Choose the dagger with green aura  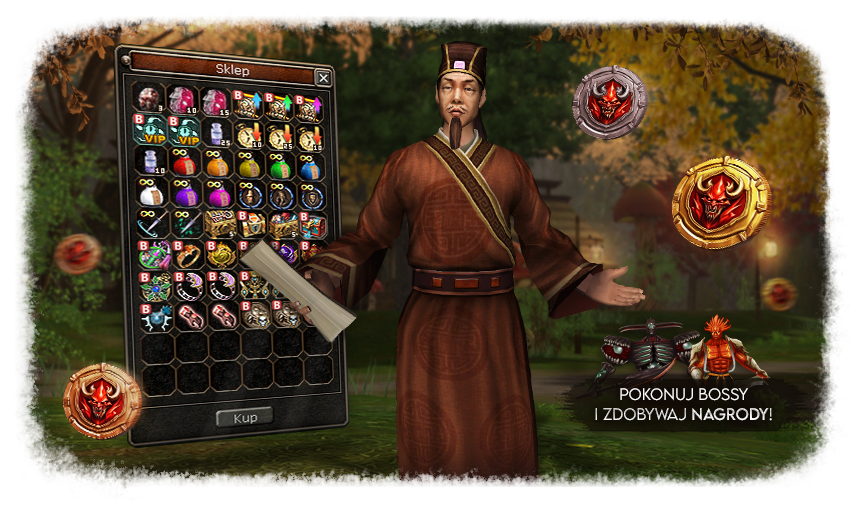(x=183, y=224)
